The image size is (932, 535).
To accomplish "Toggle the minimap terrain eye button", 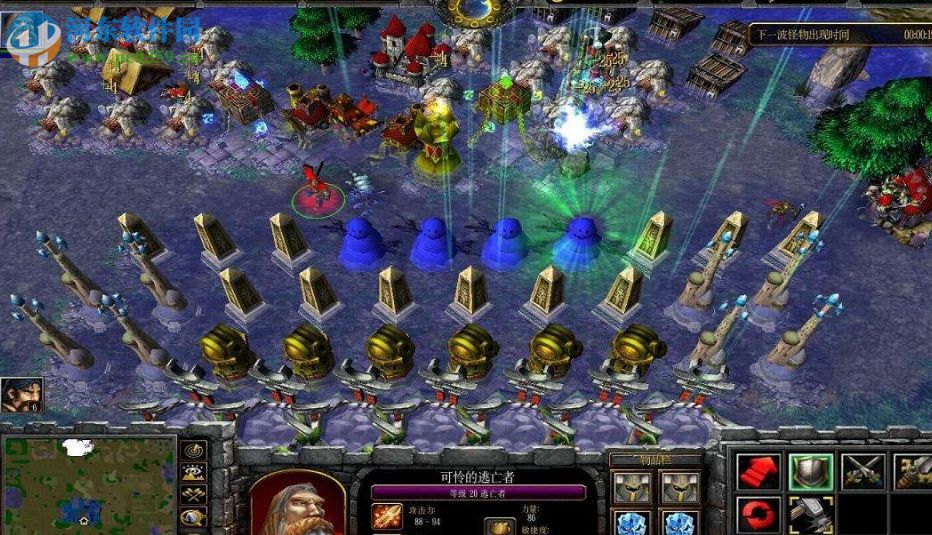I will [193, 472].
